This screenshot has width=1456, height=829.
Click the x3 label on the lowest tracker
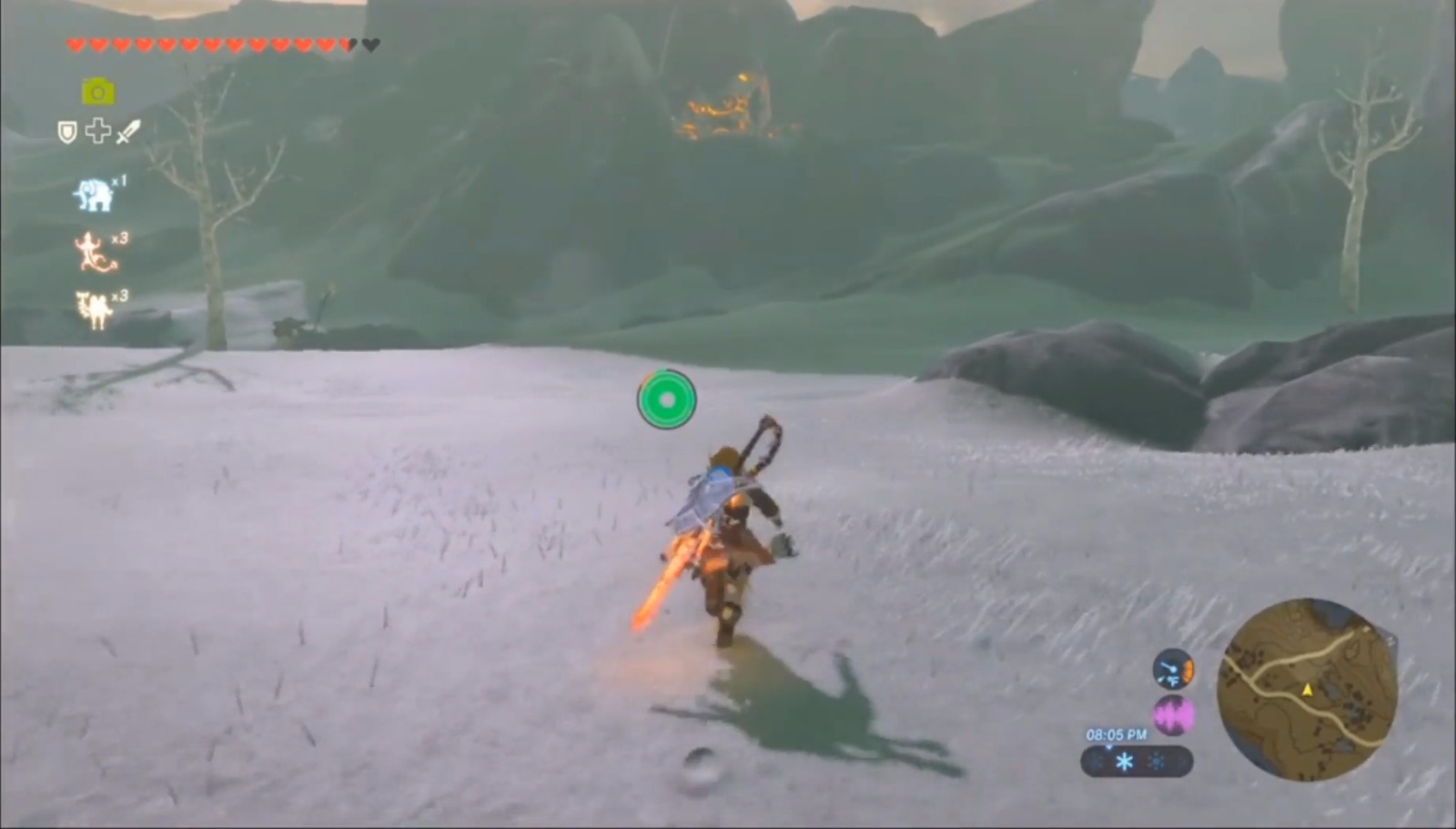tap(121, 295)
